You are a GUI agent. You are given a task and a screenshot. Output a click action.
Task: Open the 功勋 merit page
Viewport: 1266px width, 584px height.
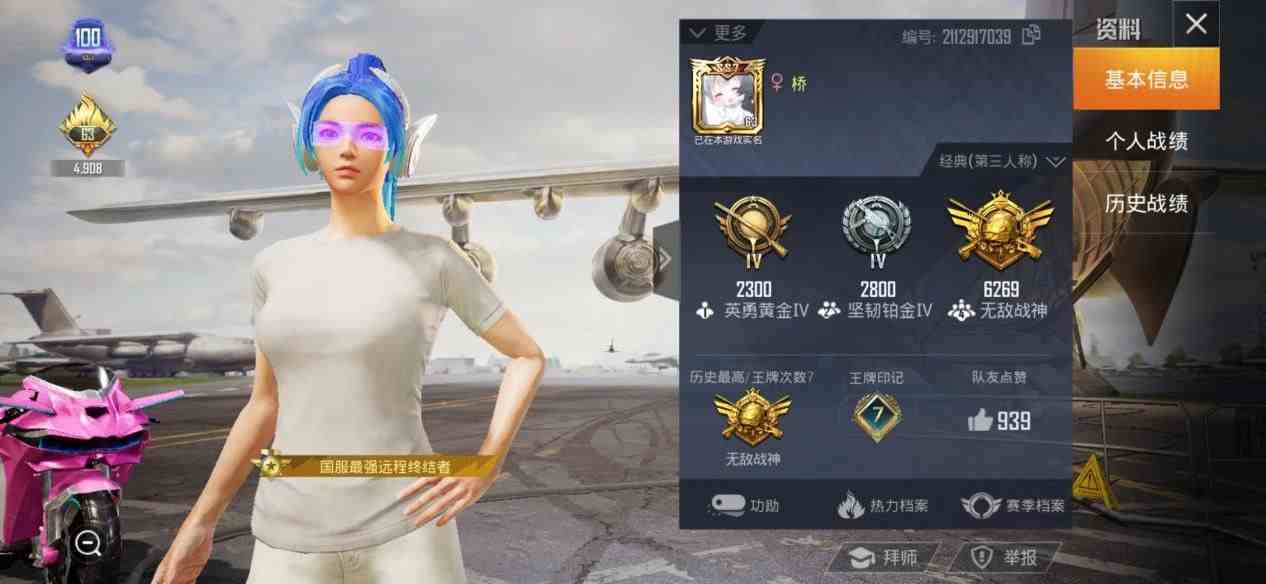(743, 505)
